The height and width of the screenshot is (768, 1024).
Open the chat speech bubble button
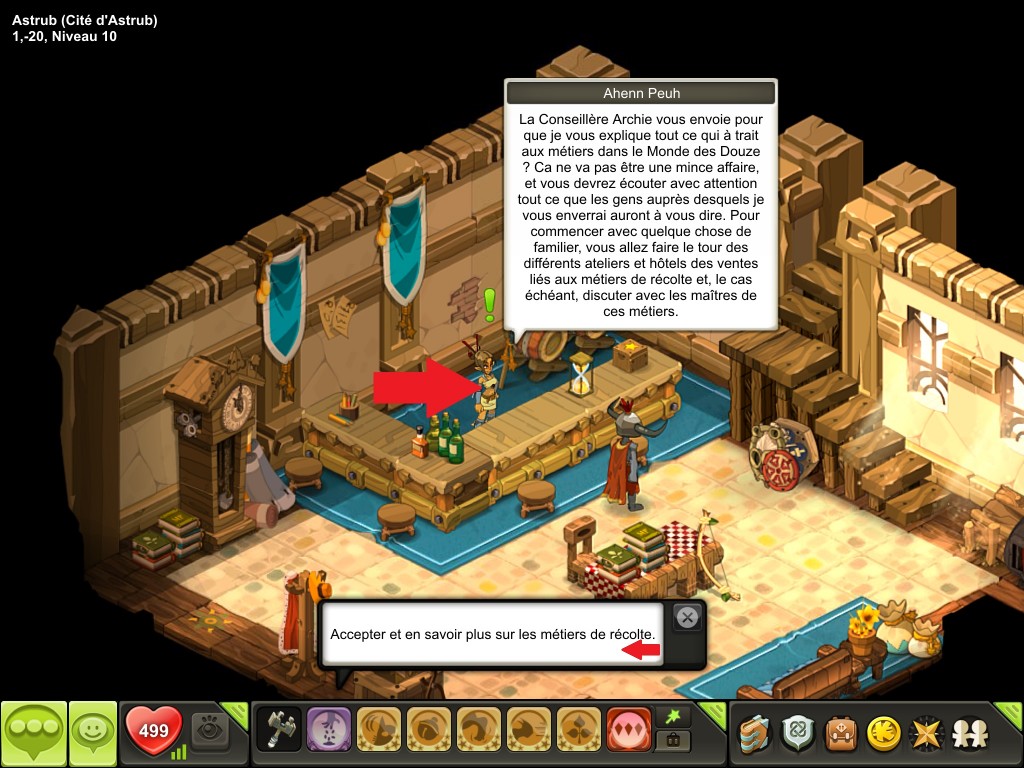[x=33, y=734]
